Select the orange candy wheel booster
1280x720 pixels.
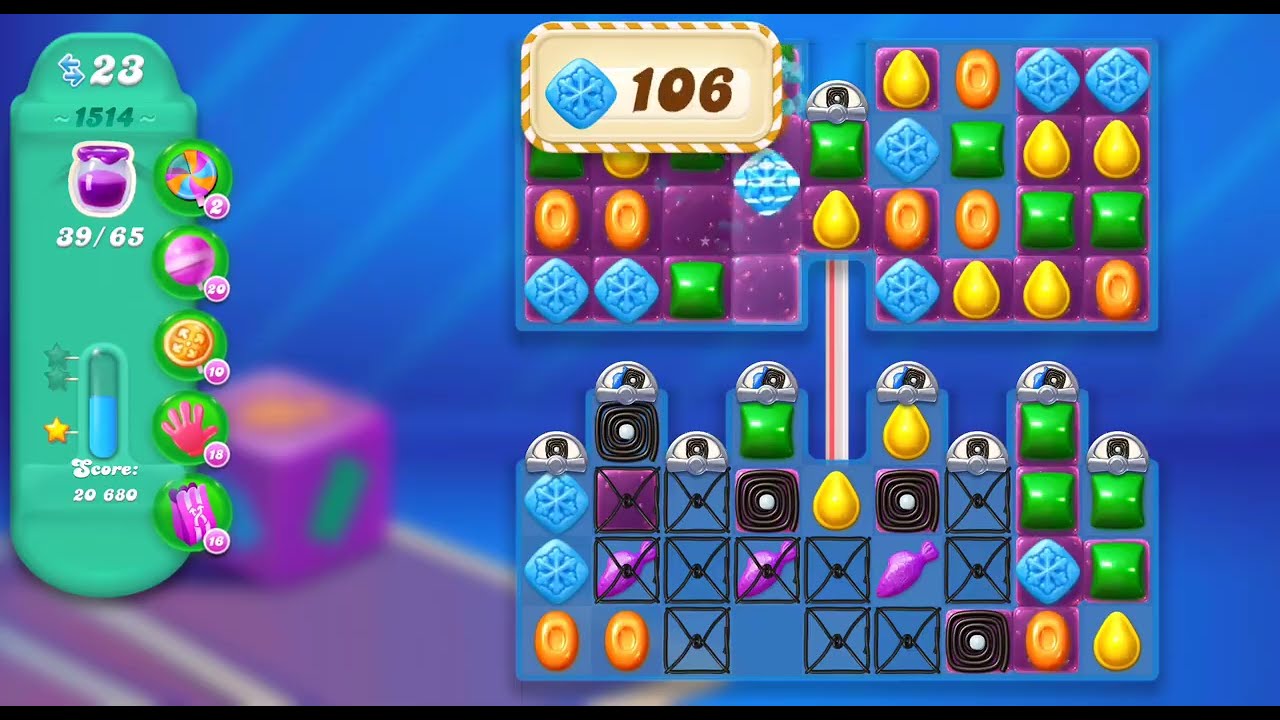191,343
